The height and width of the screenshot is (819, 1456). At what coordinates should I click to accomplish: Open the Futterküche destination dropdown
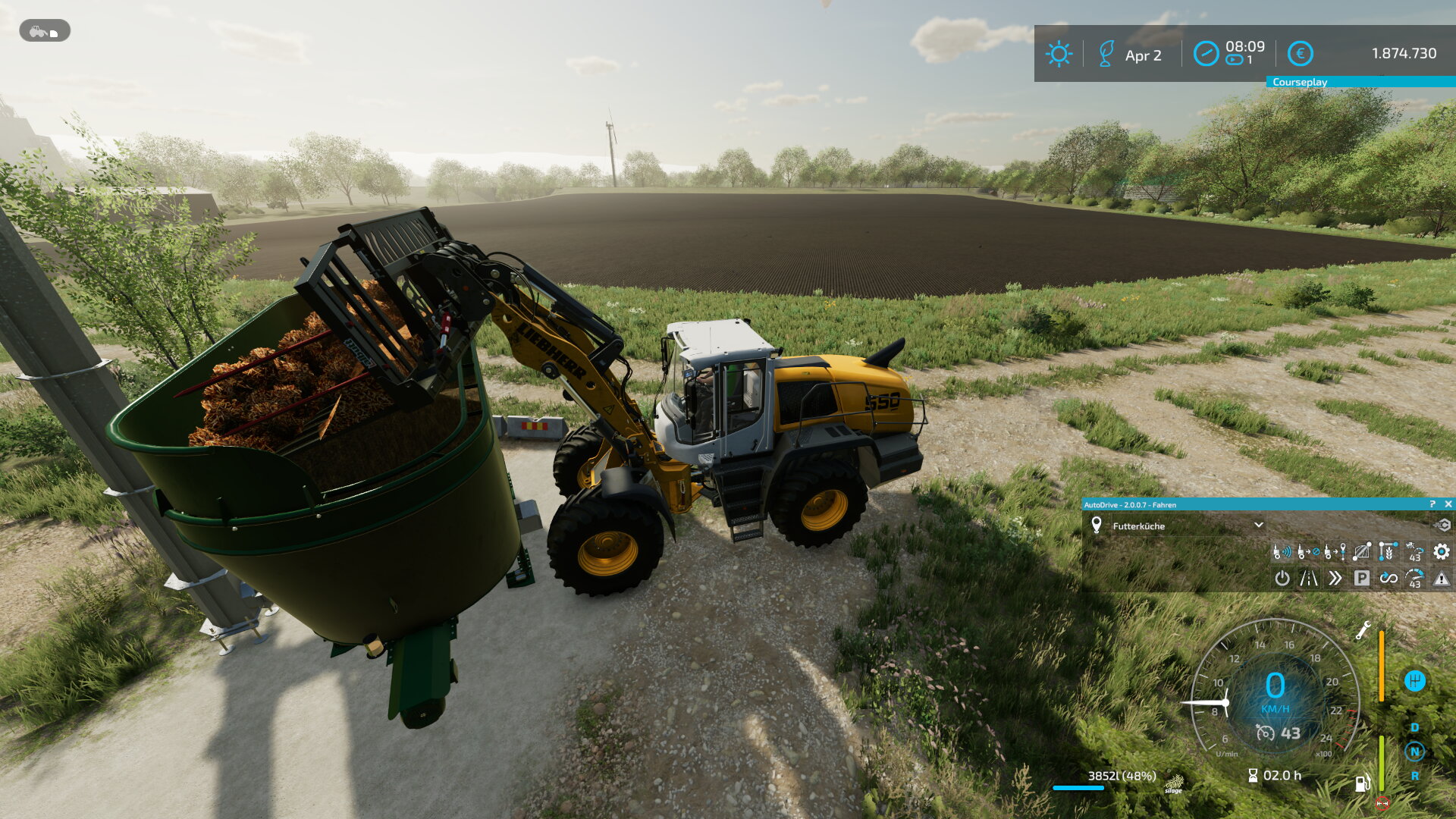click(x=1259, y=525)
